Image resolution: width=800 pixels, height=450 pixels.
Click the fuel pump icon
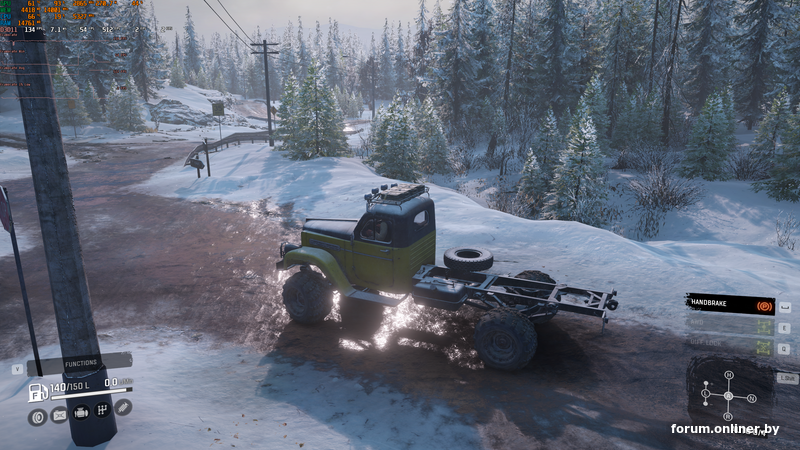click(37, 391)
